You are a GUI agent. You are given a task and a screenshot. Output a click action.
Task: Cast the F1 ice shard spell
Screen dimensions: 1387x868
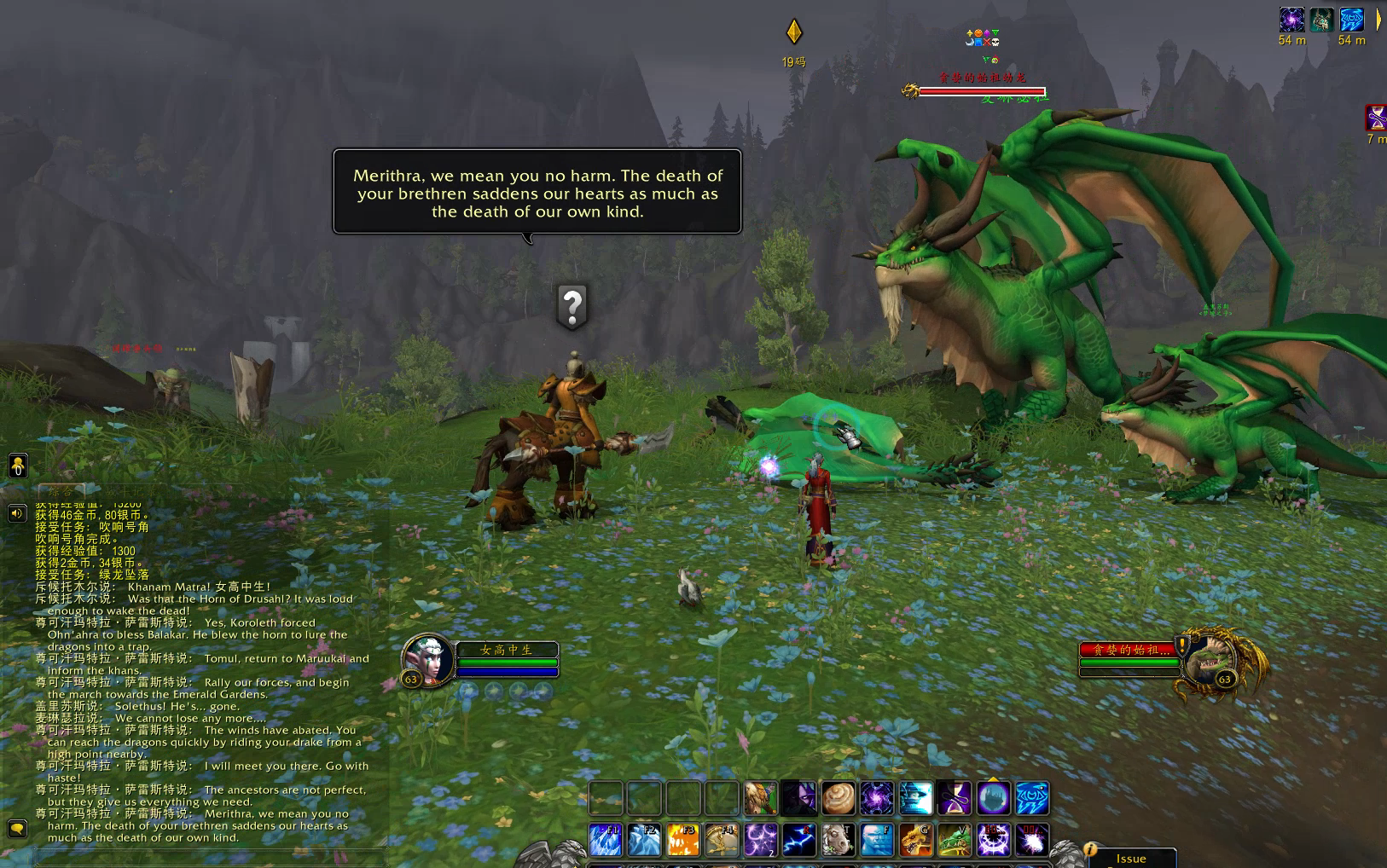606,840
